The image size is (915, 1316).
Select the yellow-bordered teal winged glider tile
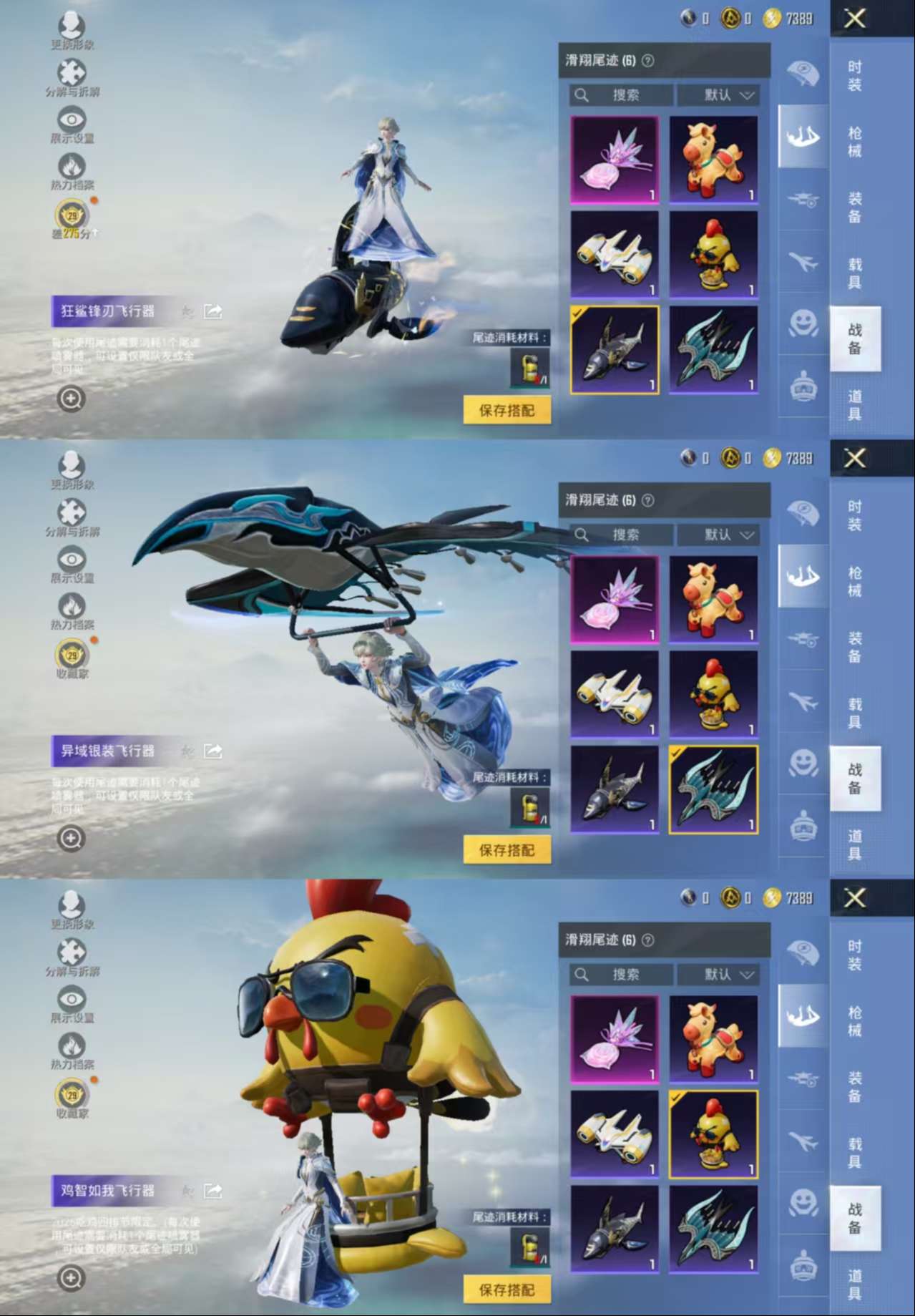[713, 789]
